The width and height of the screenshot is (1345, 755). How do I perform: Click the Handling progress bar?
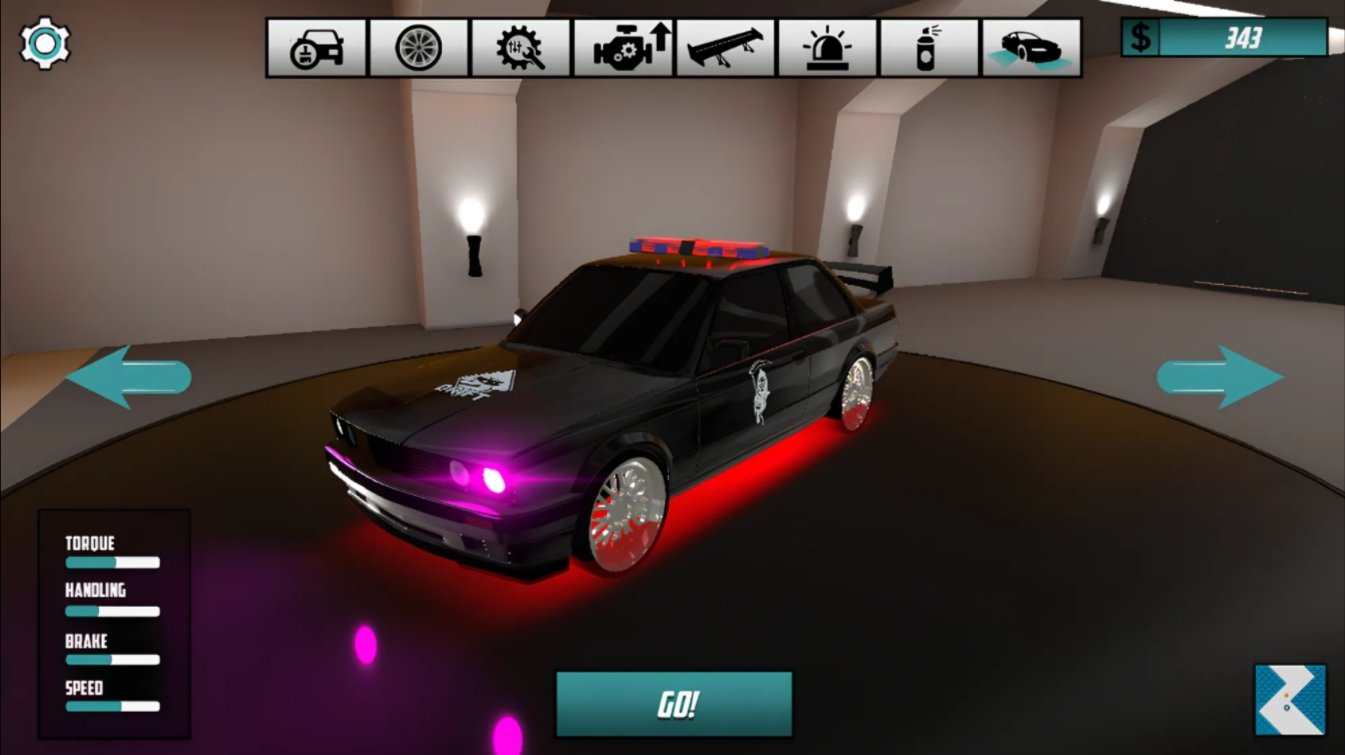(110, 611)
